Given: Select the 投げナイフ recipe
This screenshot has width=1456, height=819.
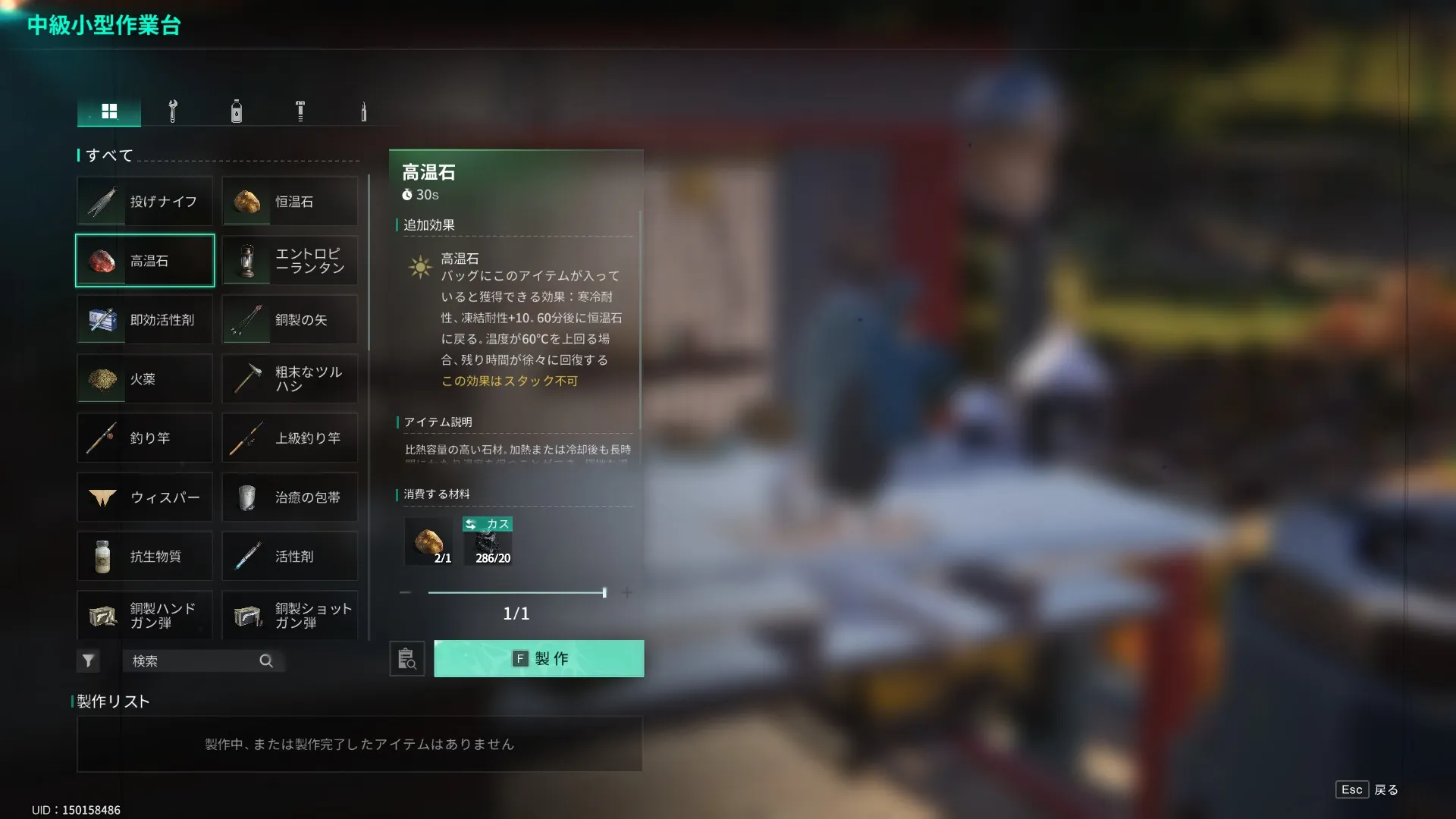Looking at the screenshot, I should coord(145,202).
